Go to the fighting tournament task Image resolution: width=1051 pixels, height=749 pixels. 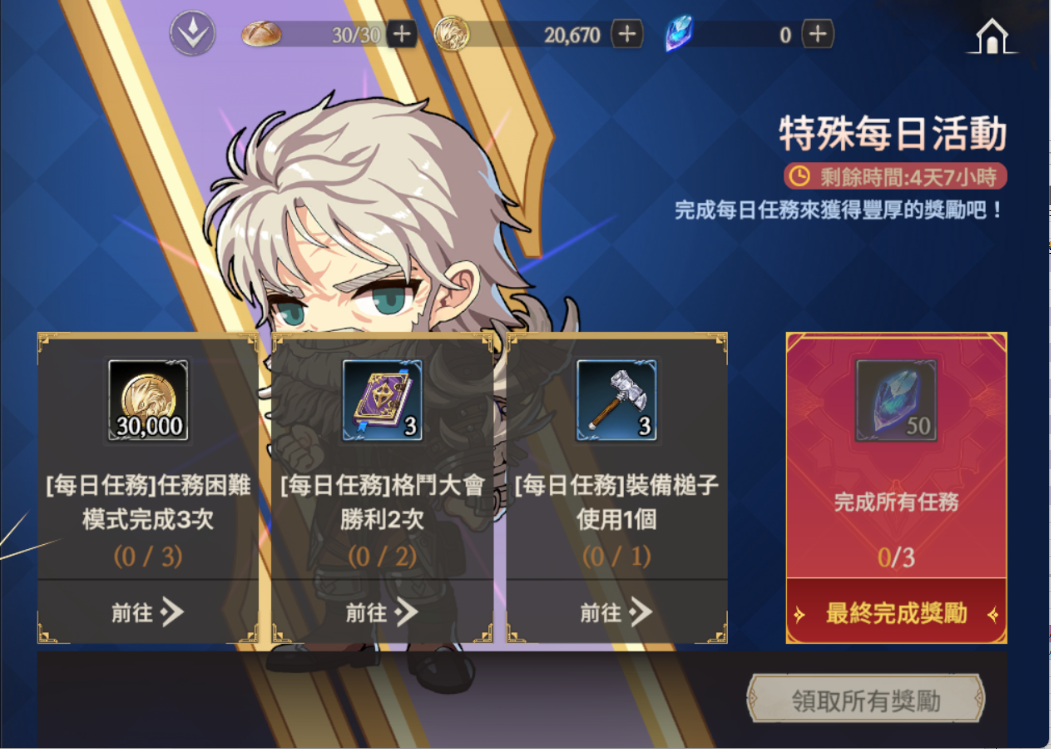[x=382, y=612]
